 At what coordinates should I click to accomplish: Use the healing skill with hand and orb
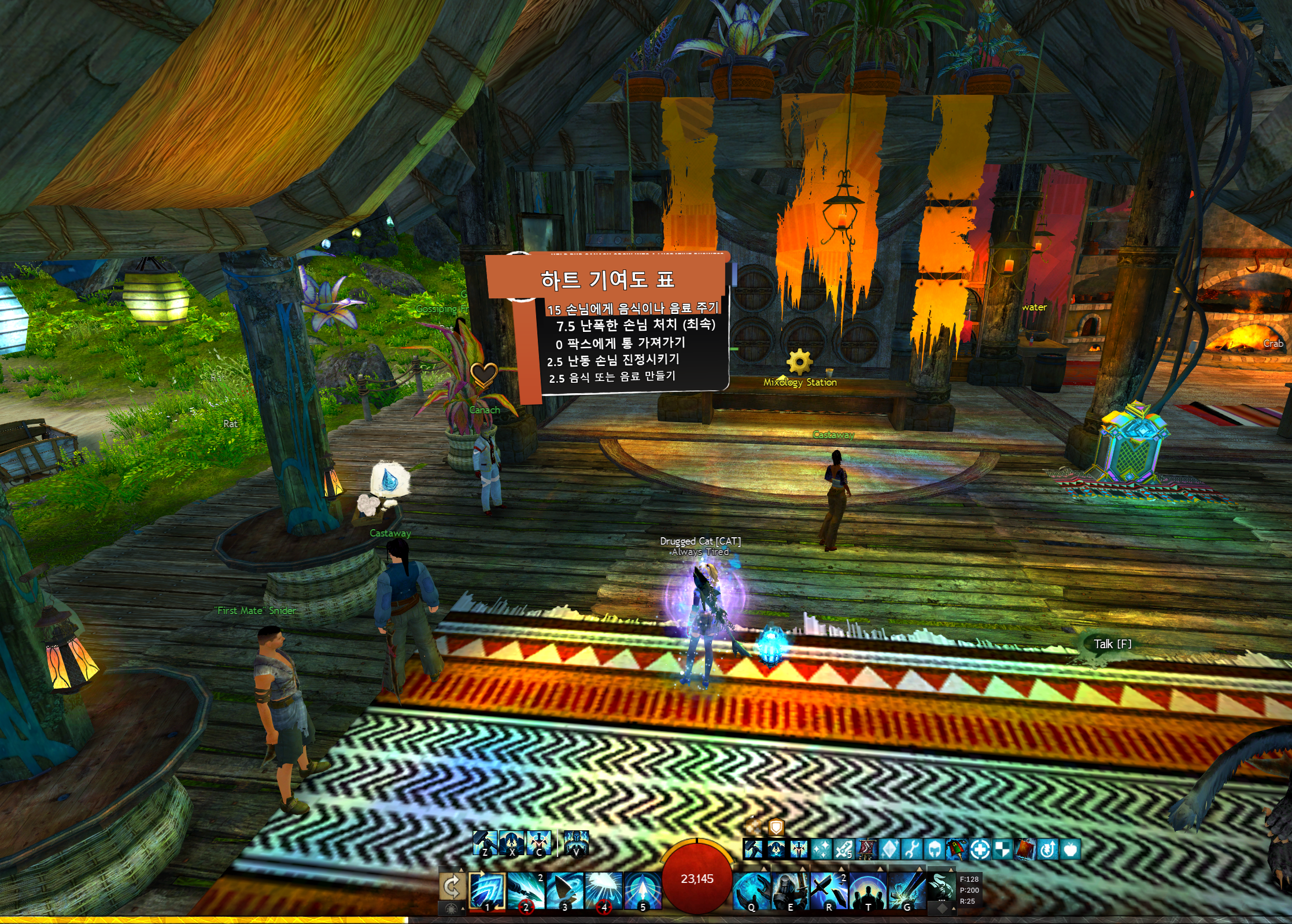[751, 890]
